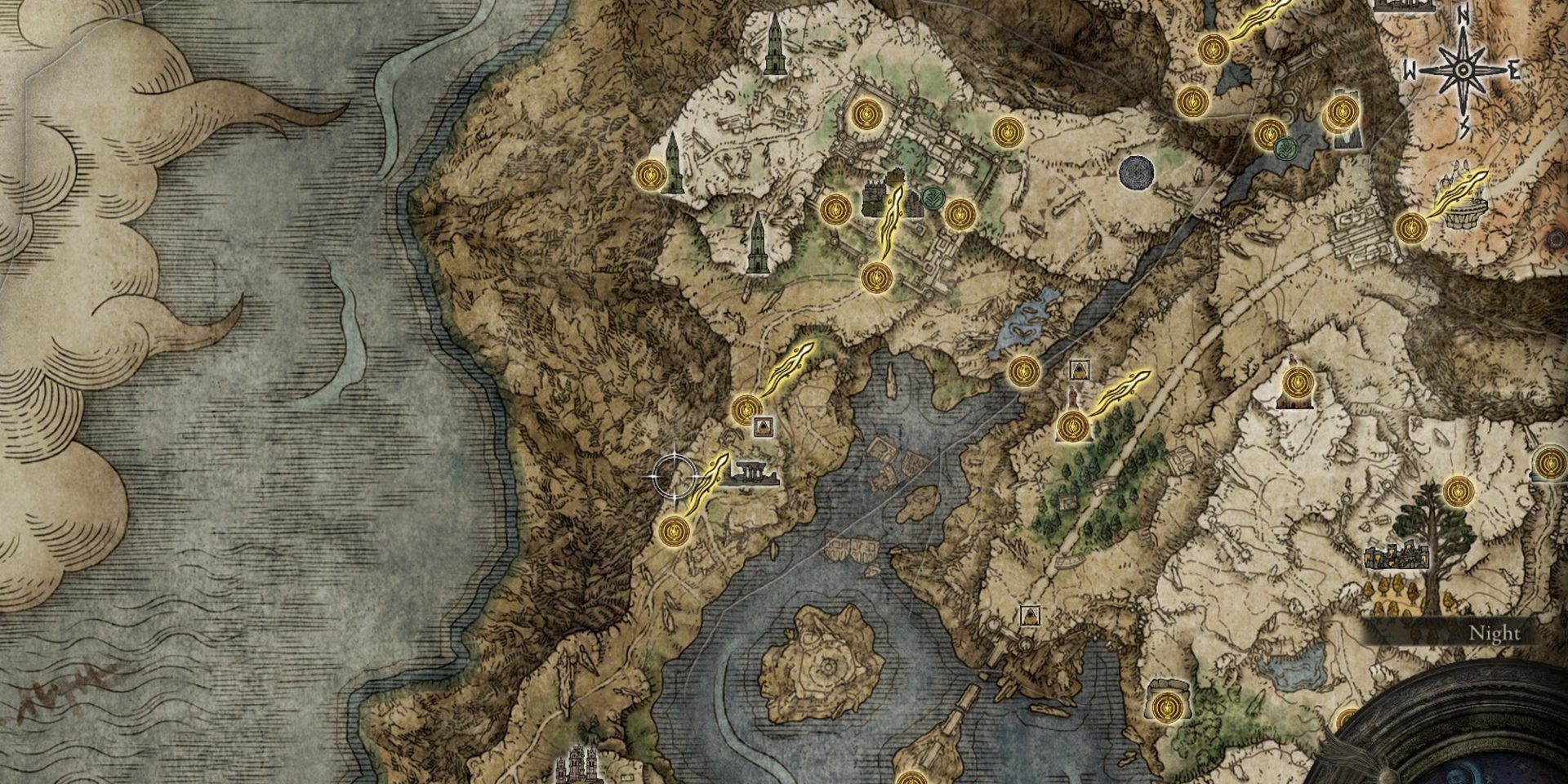The width and height of the screenshot is (1568, 784).
Task: Click the green map stele icon near the academy
Action: click(x=933, y=200)
